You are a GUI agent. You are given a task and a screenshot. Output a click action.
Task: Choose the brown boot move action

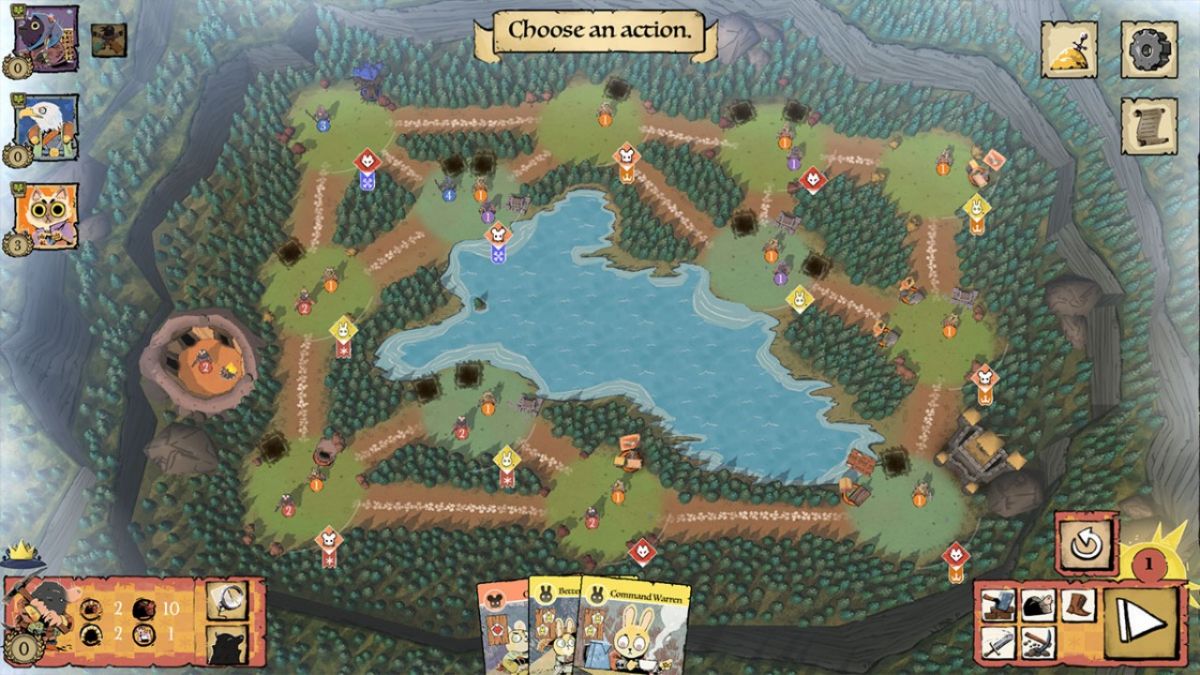(x=1076, y=605)
